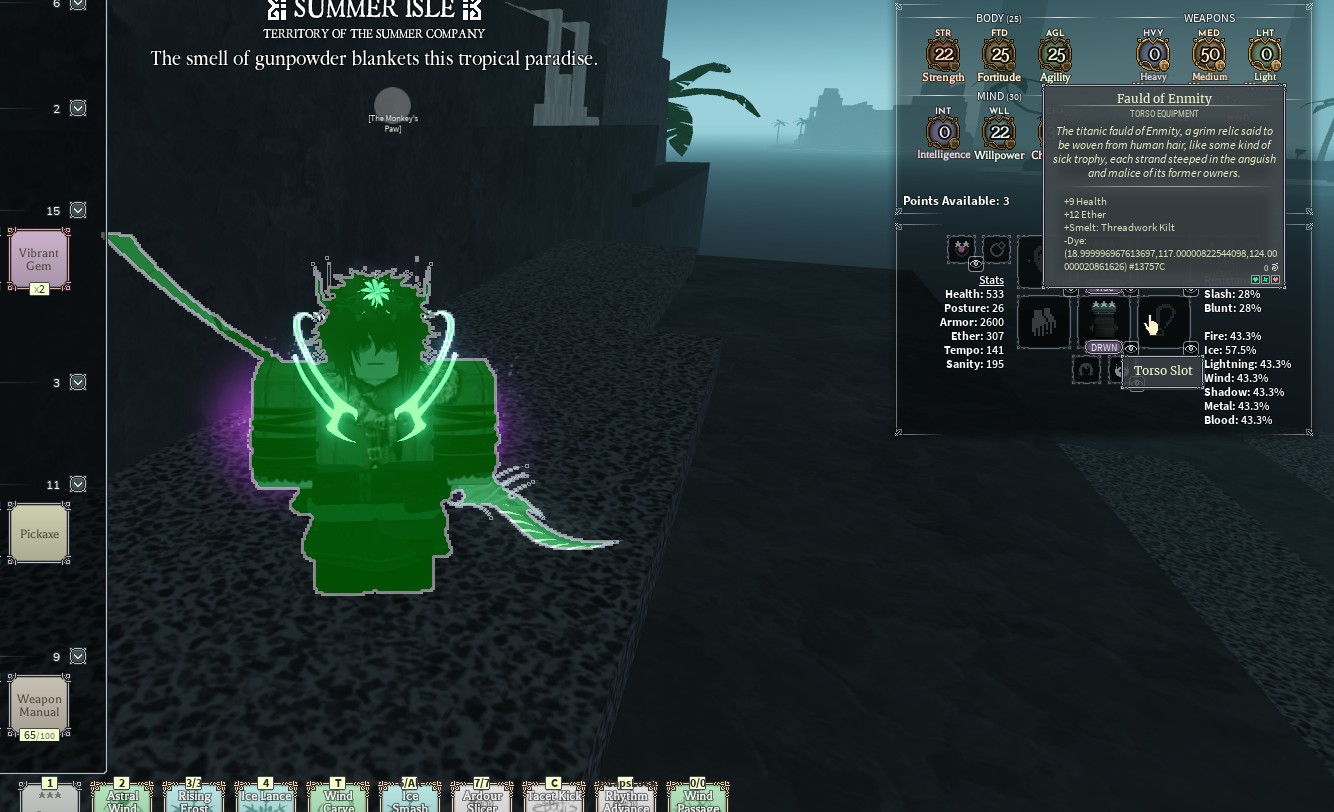The image size is (1334, 812).
Task: Select the Wind Passage hotbar slot
Action: click(698, 798)
